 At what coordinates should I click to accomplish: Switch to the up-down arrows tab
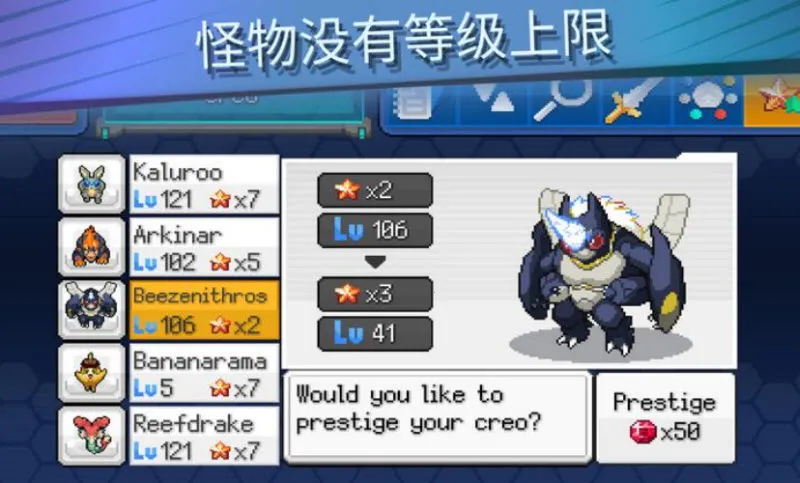[493, 102]
